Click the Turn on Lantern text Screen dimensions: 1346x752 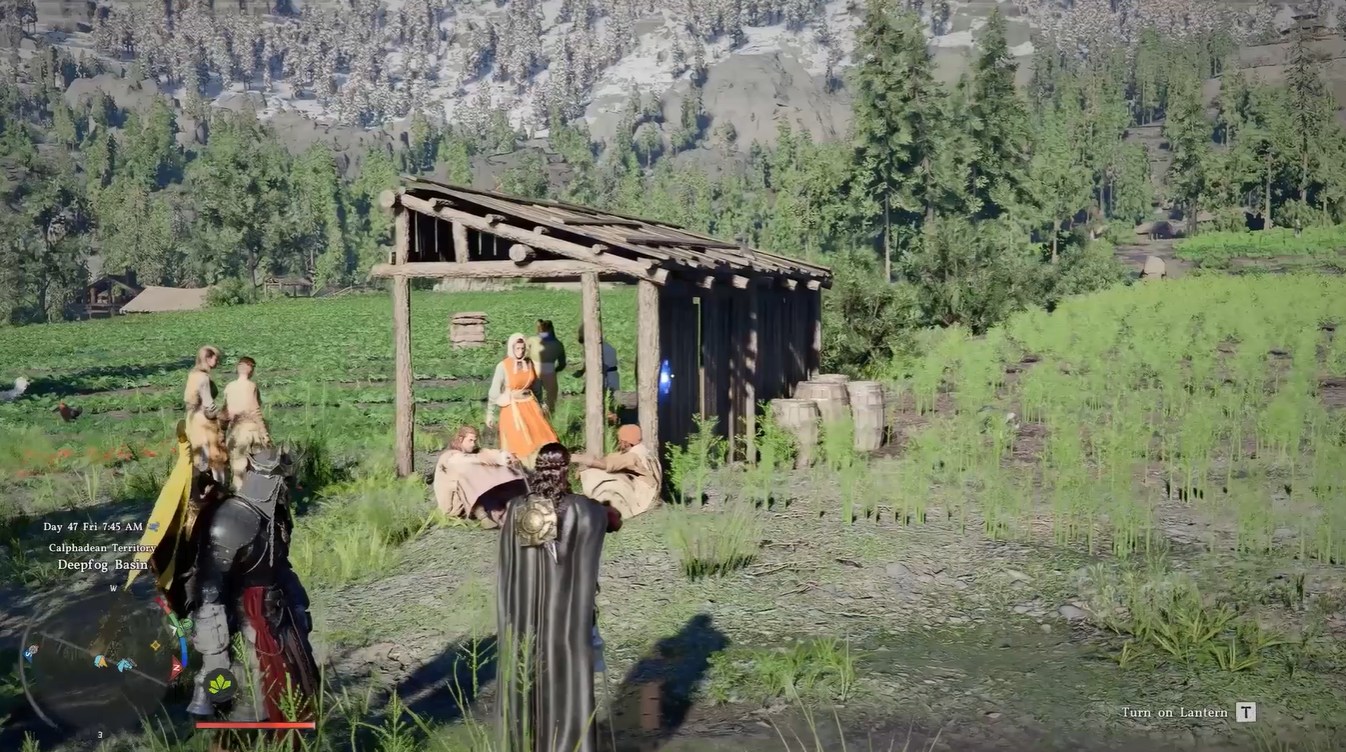(x=1176, y=712)
